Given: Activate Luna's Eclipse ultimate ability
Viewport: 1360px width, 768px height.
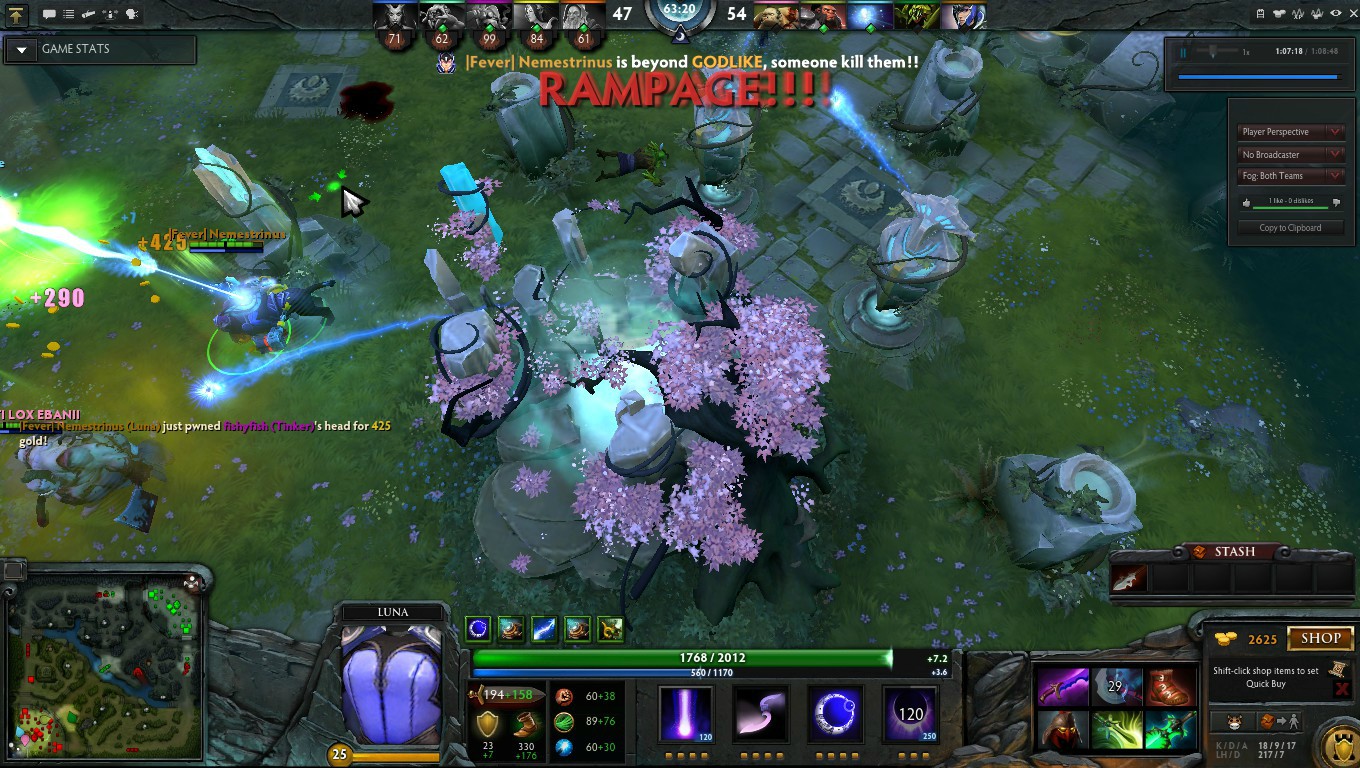Looking at the screenshot, I should click(910, 714).
